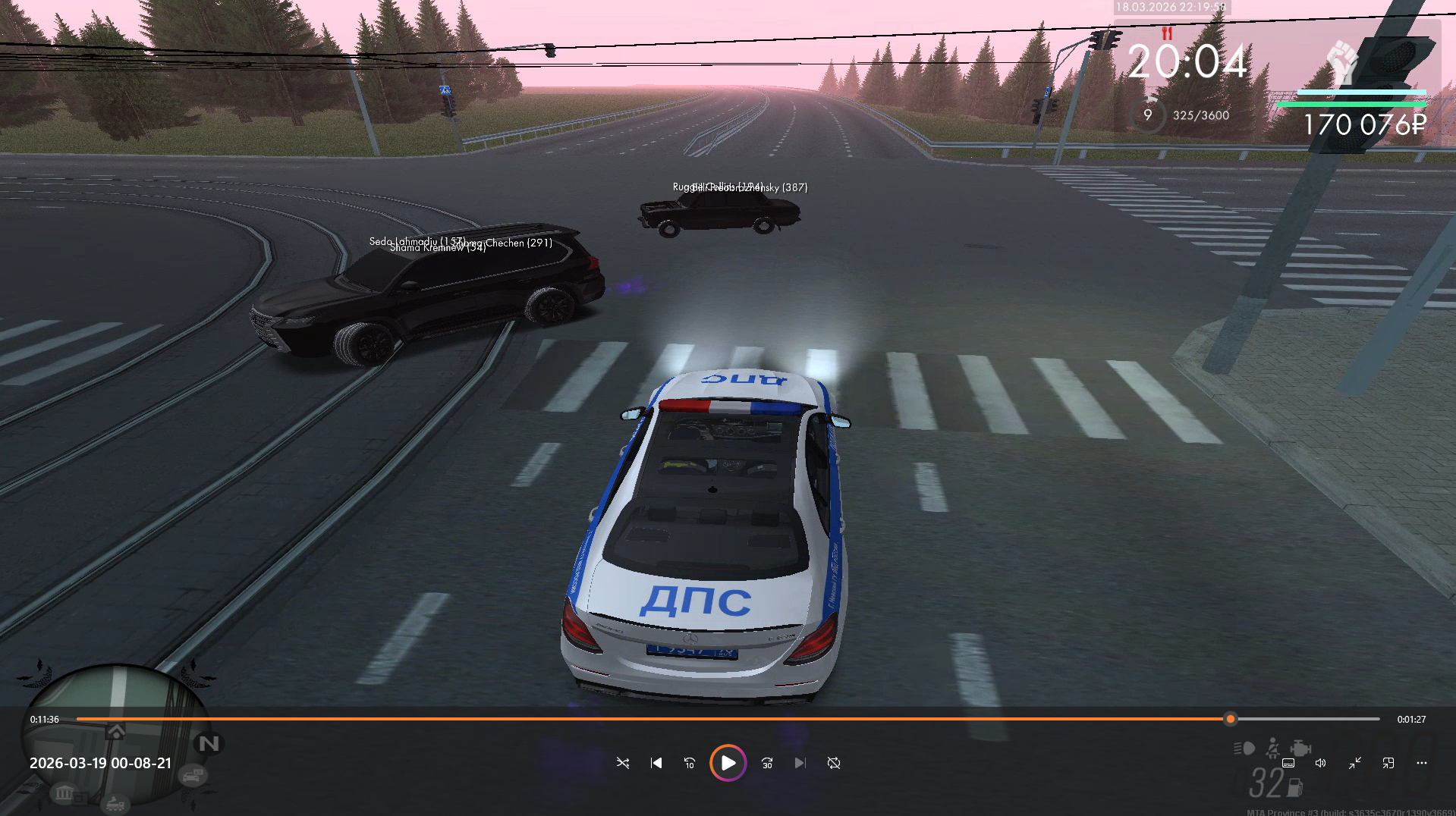The height and width of the screenshot is (816, 1456).
Task: Play the paused video recording
Action: click(x=728, y=763)
